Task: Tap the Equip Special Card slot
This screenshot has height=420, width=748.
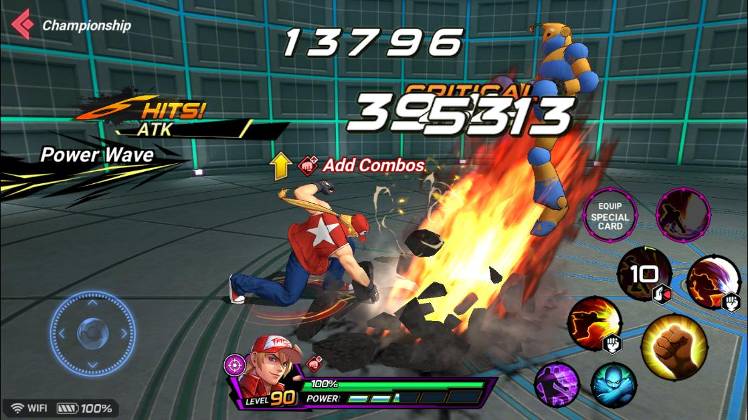Action: click(x=608, y=214)
